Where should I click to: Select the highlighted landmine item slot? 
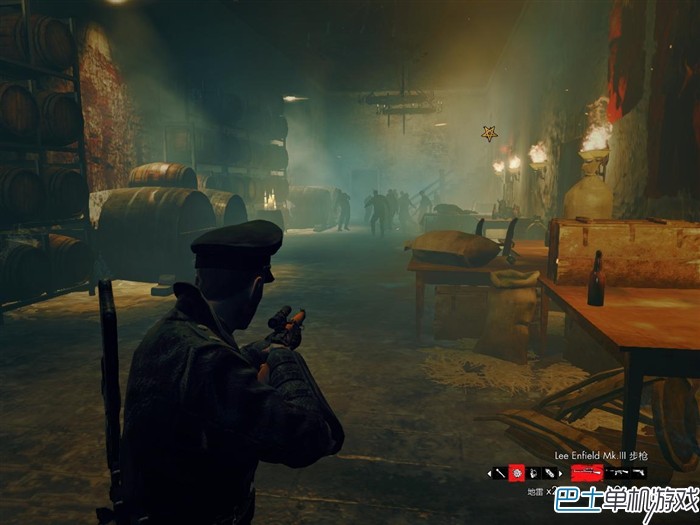(x=517, y=473)
